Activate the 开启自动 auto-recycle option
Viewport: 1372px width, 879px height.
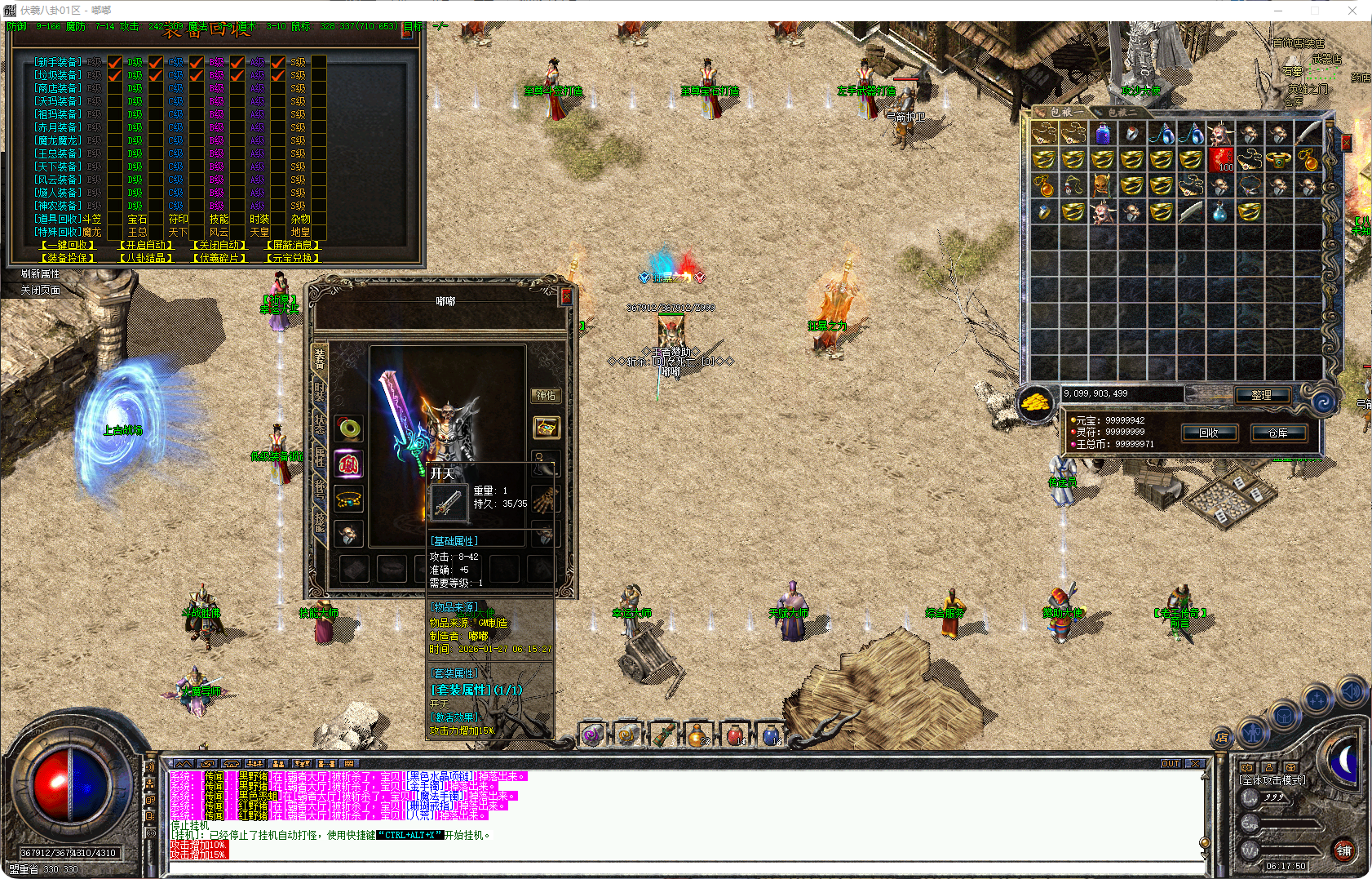click(x=146, y=245)
